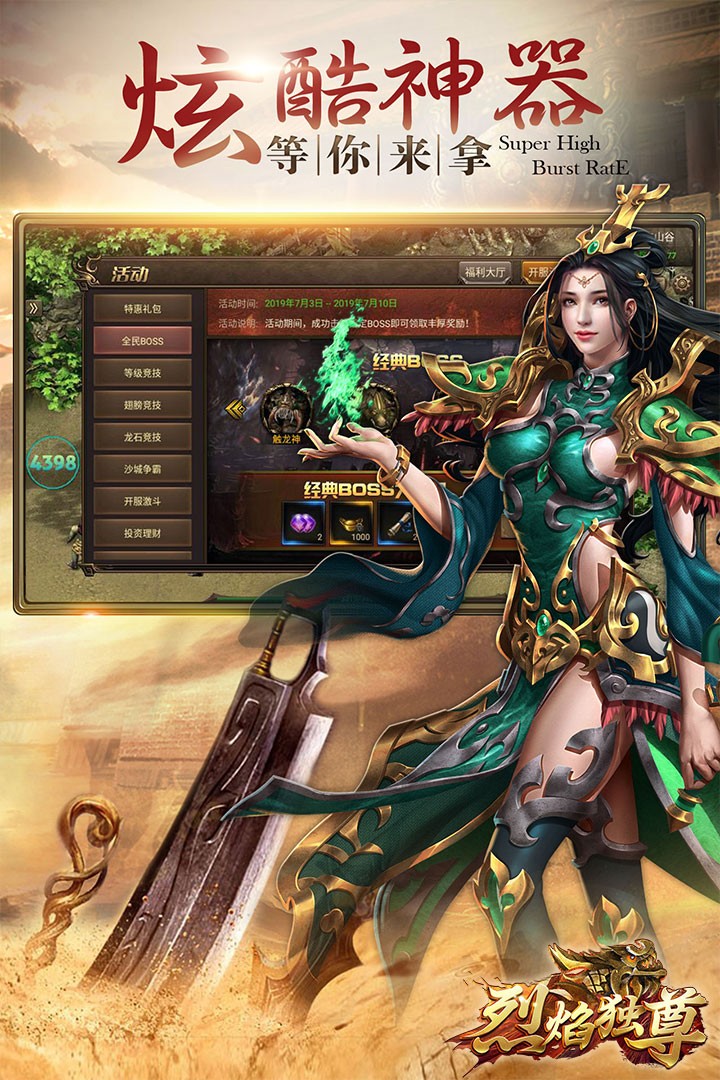Screen dimensions: 720x1080
Task: Choose the 投资理财 entry
Action: (x=142, y=533)
